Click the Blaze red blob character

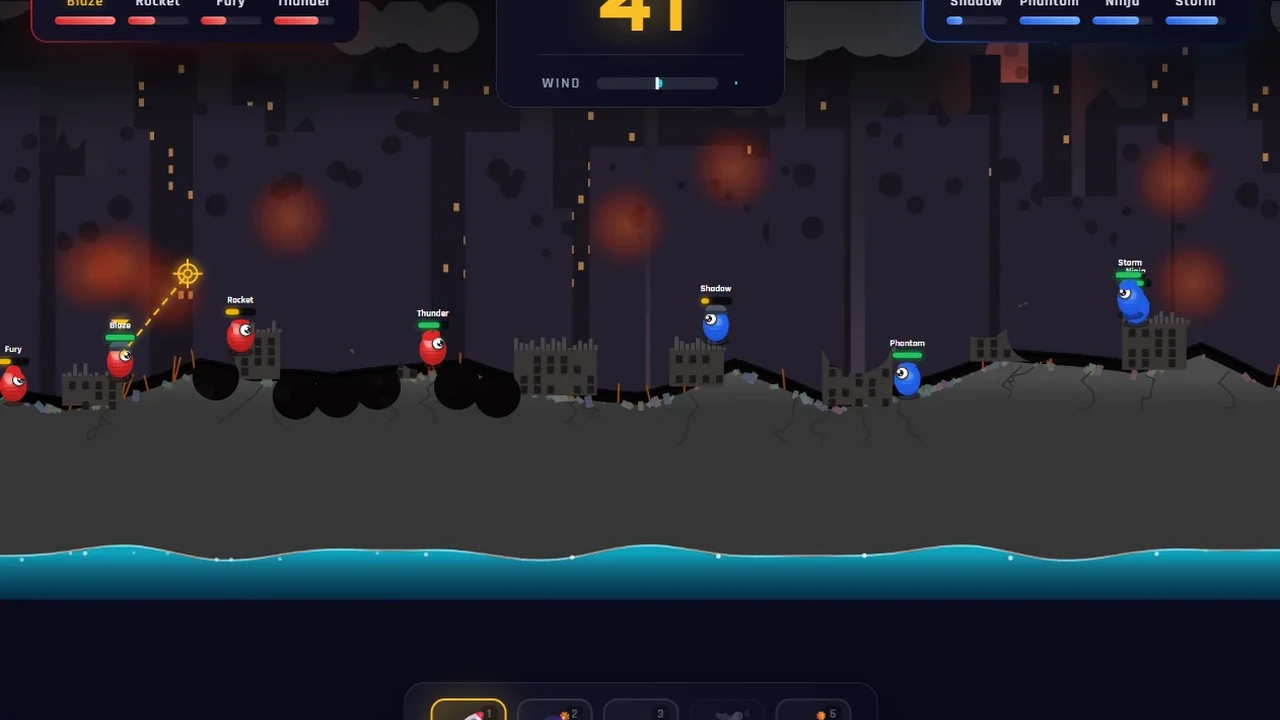(x=120, y=360)
